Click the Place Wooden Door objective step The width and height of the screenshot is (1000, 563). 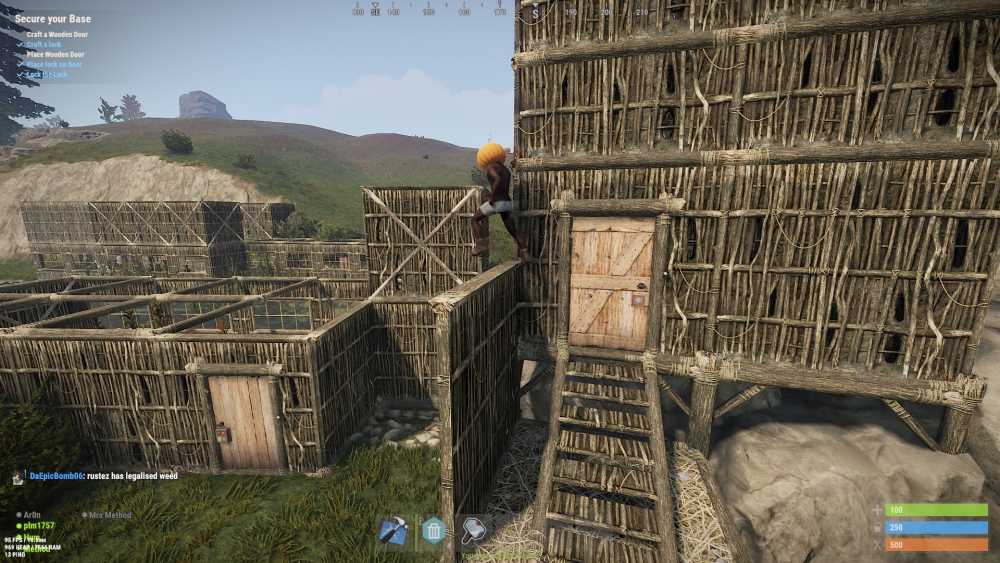point(56,54)
